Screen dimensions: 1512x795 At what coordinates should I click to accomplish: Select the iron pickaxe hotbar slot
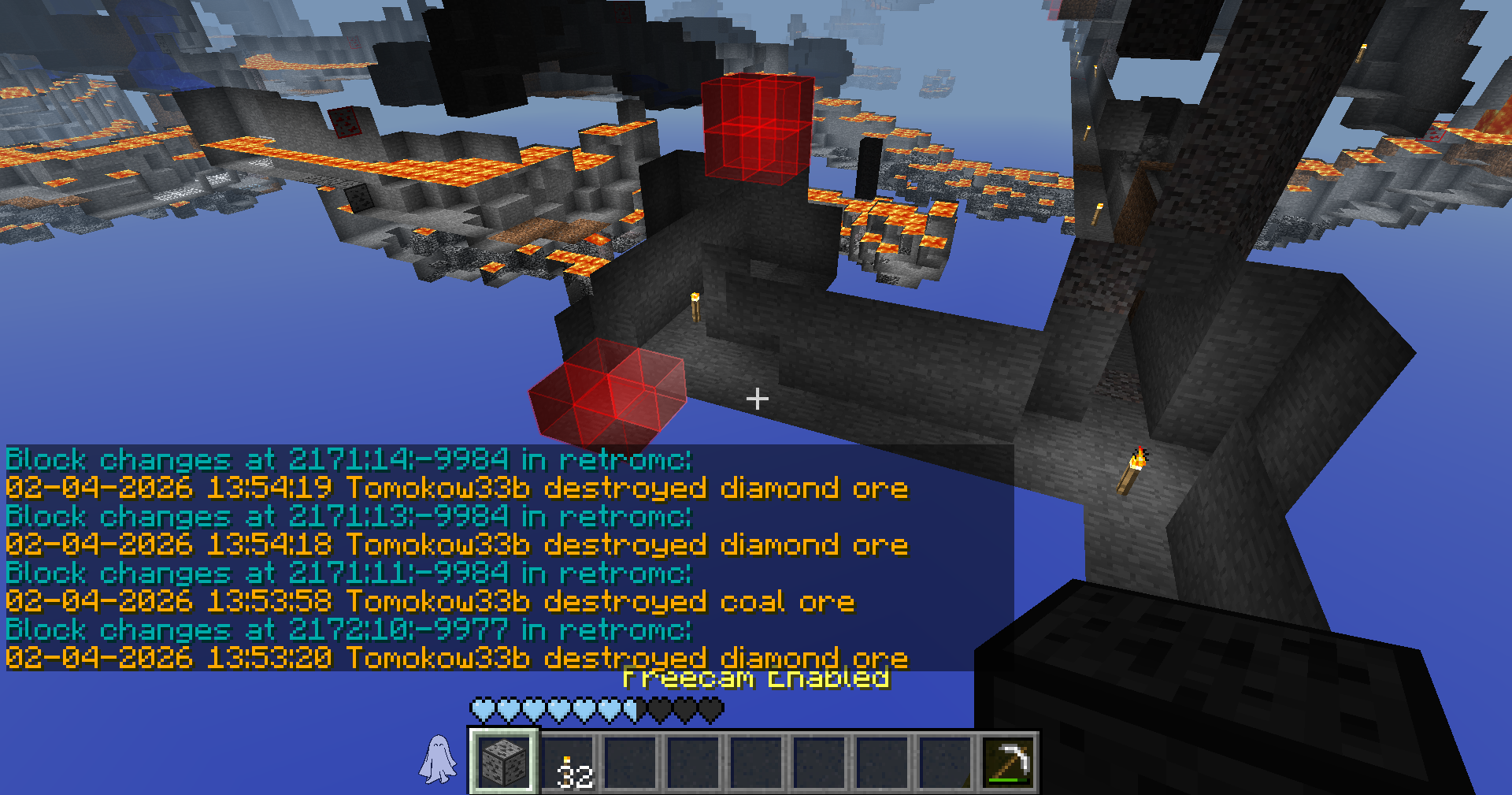click(x=1008, y=762)
